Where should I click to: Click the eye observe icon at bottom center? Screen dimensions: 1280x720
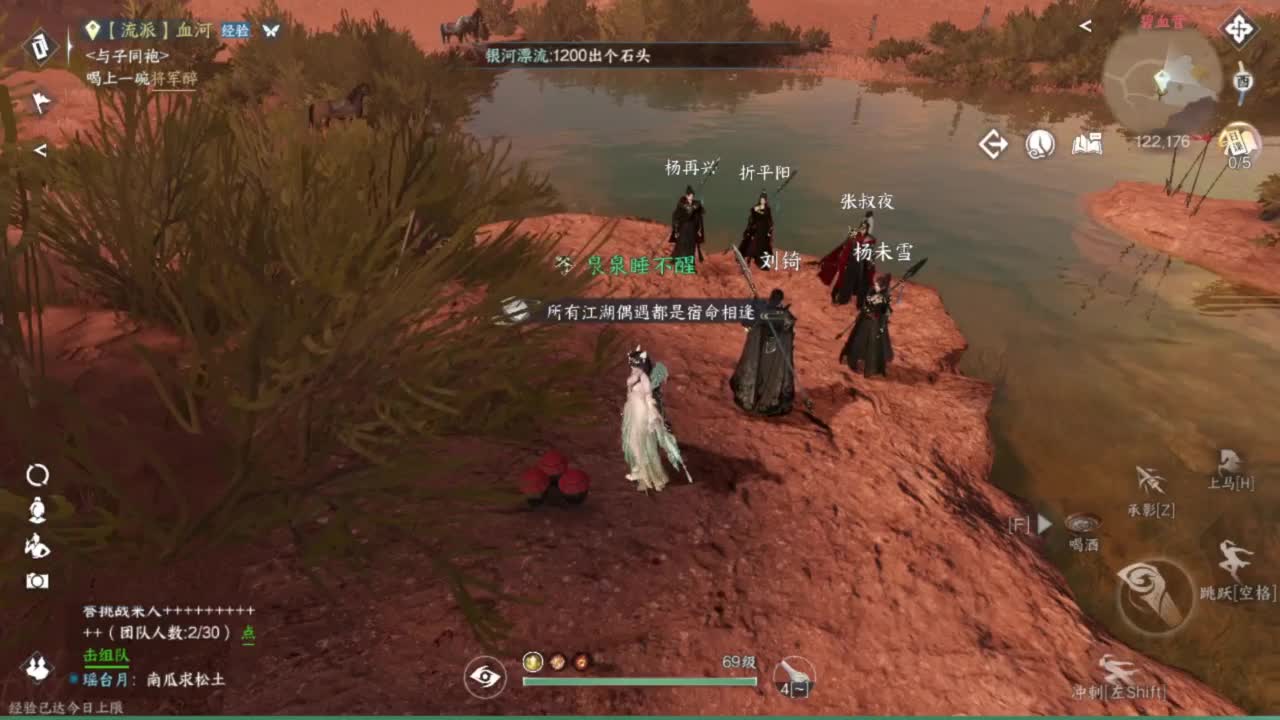[x=486, y=676]
